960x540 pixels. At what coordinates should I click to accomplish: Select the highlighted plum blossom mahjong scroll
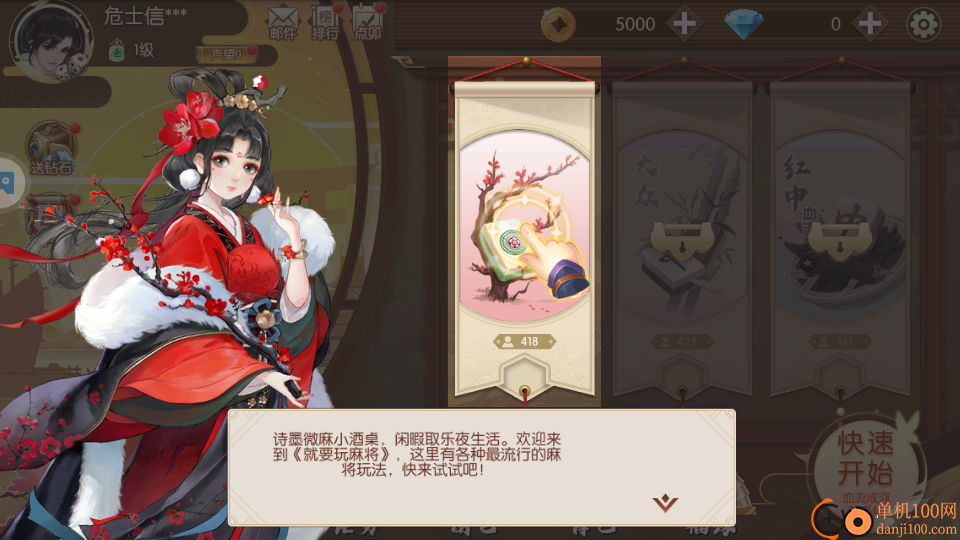click(x=524, y=240)
